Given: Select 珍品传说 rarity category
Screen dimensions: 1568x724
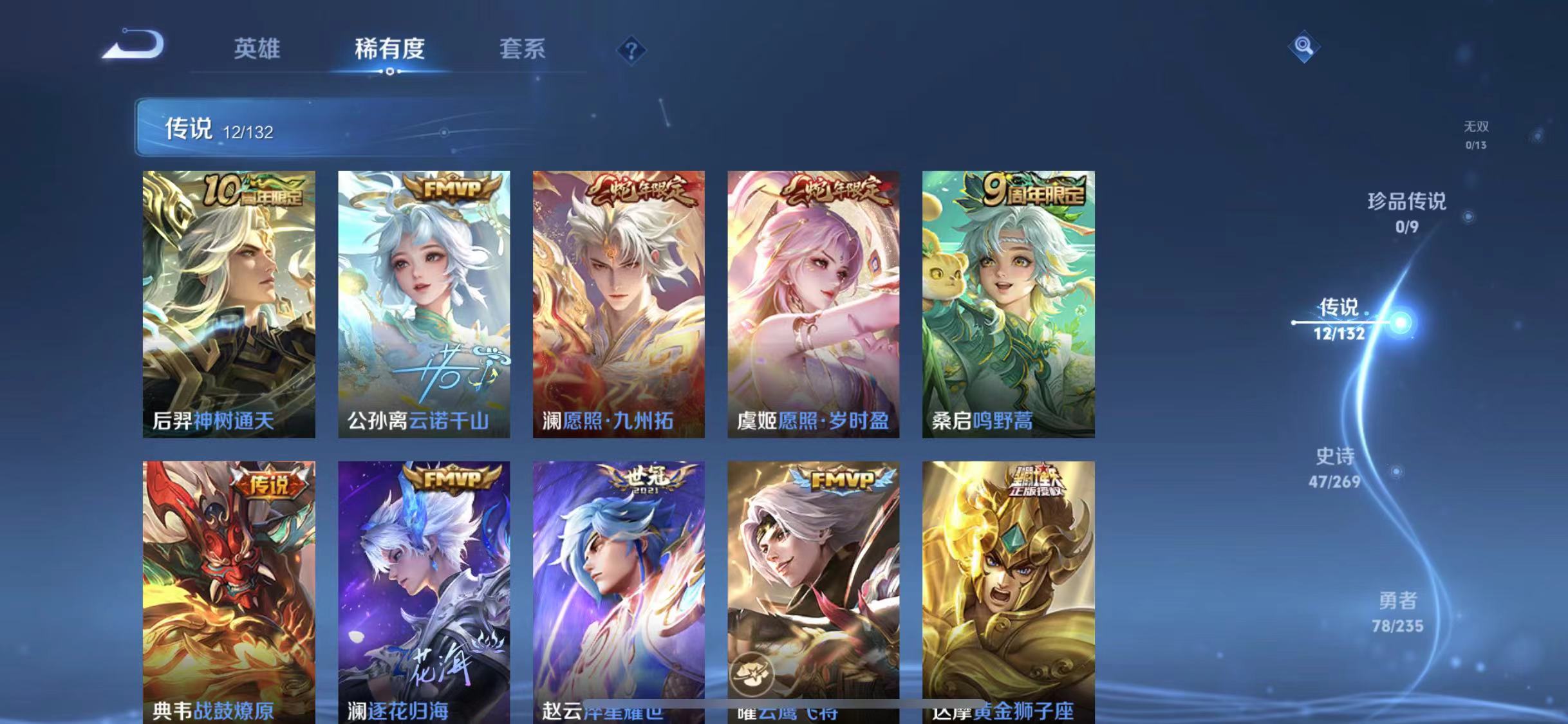Looking at the screenshot, I should pos(1408,212).
